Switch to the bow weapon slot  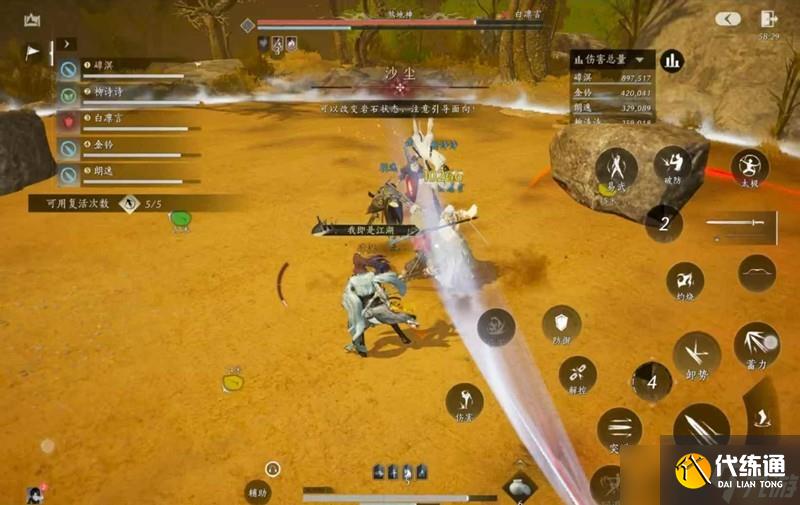coord(757,273)
